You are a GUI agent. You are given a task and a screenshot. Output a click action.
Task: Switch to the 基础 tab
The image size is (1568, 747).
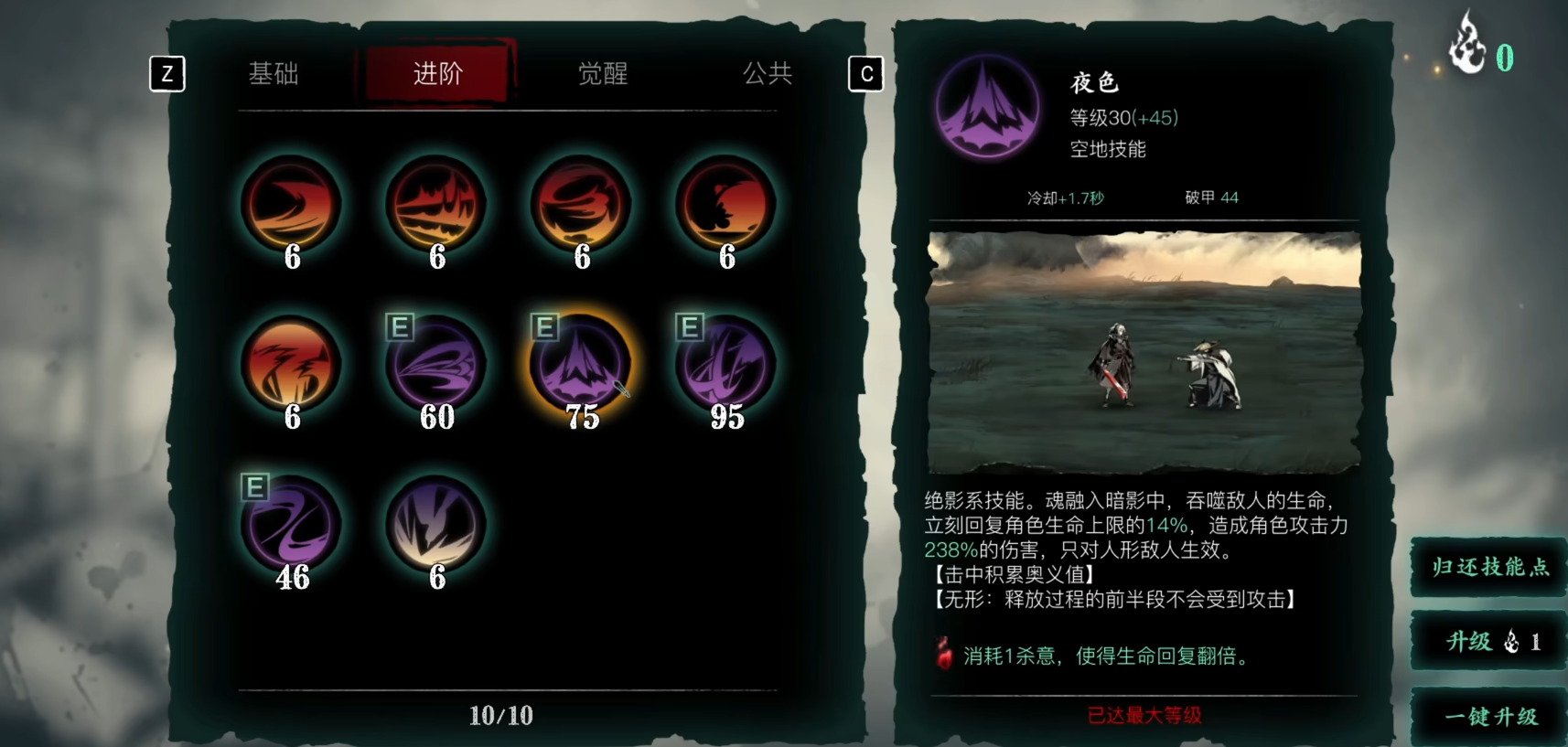tap(274, 74)
